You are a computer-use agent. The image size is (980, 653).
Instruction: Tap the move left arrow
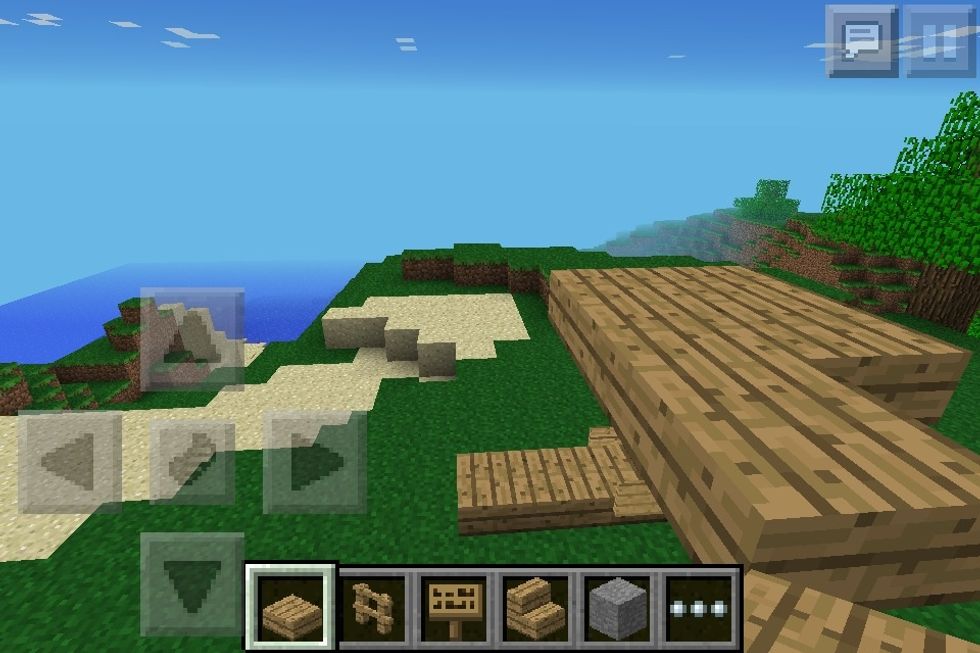pyautogui.click(x=70, y=462)
